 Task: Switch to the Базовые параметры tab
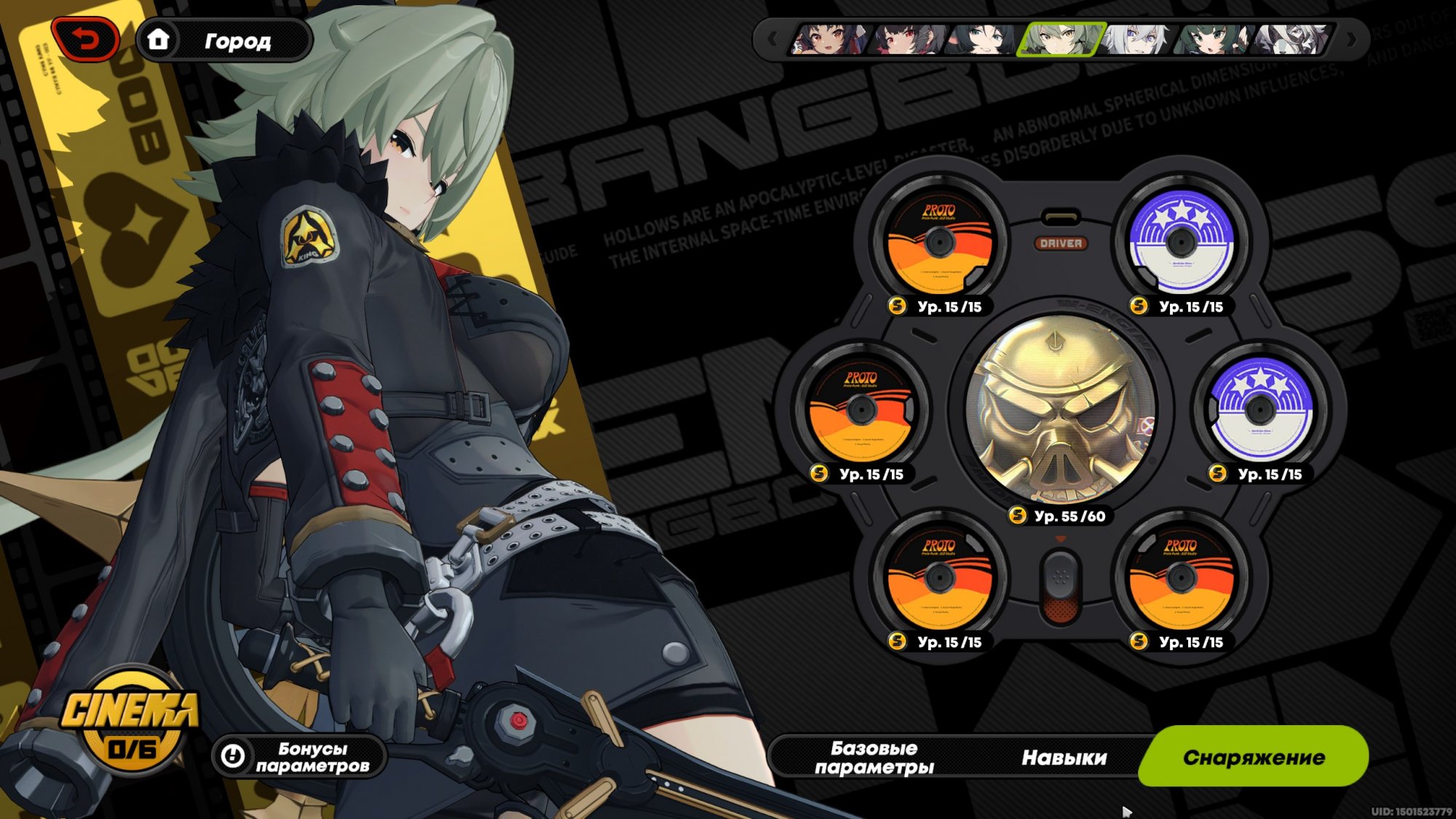pyautogui.click(x=874, y=758)
